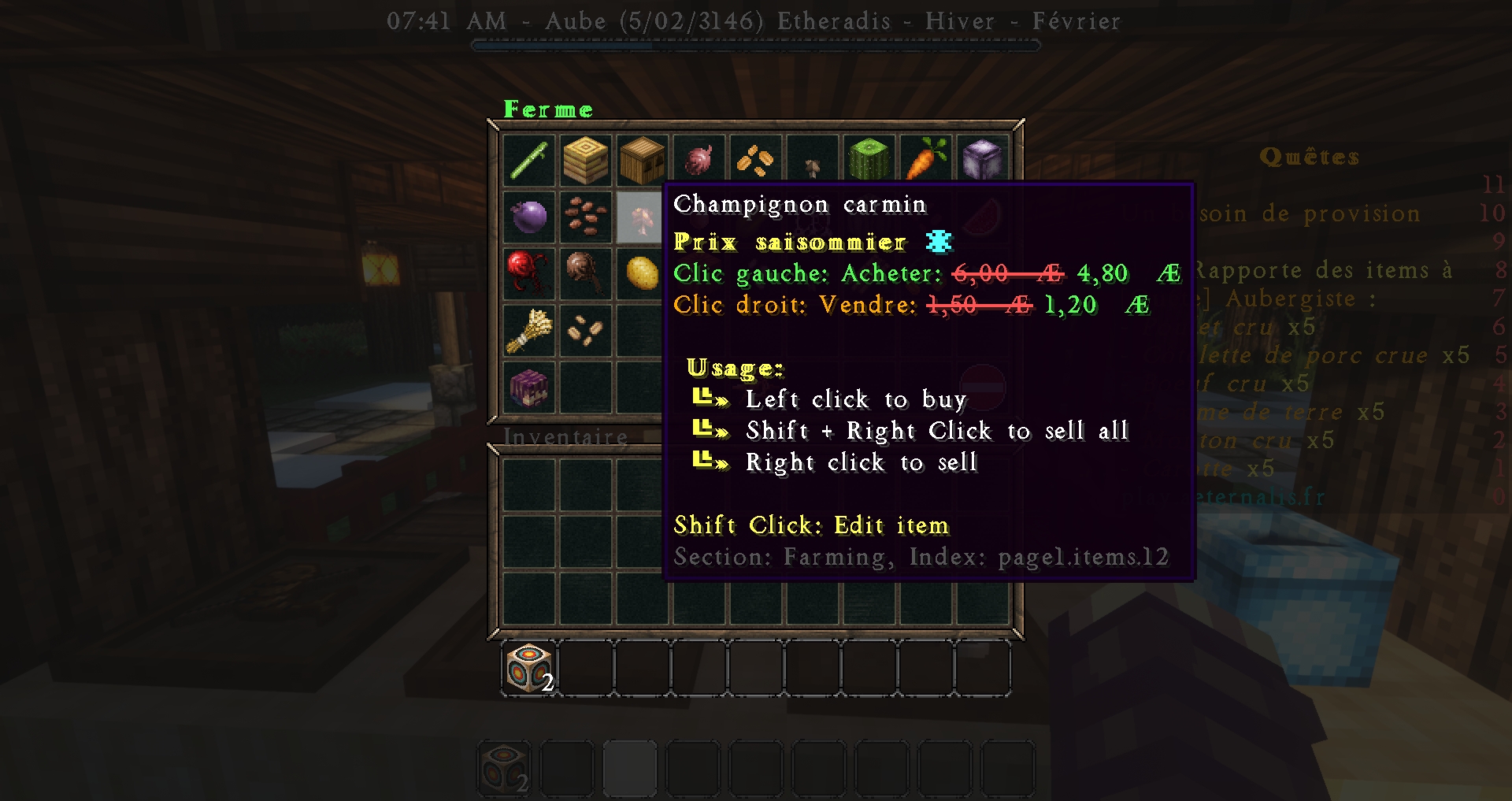Pick the yellow potato item

(x=642, y=273)
